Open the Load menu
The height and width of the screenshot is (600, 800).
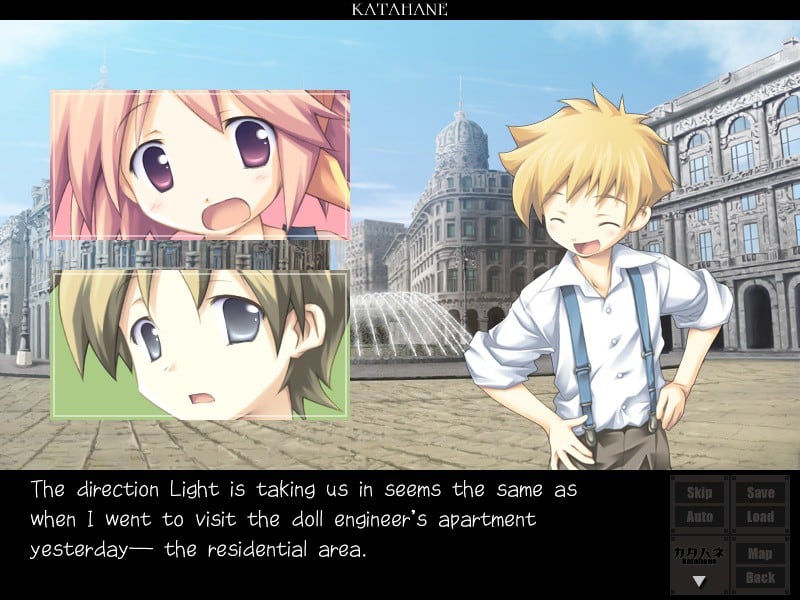point(760,517)
